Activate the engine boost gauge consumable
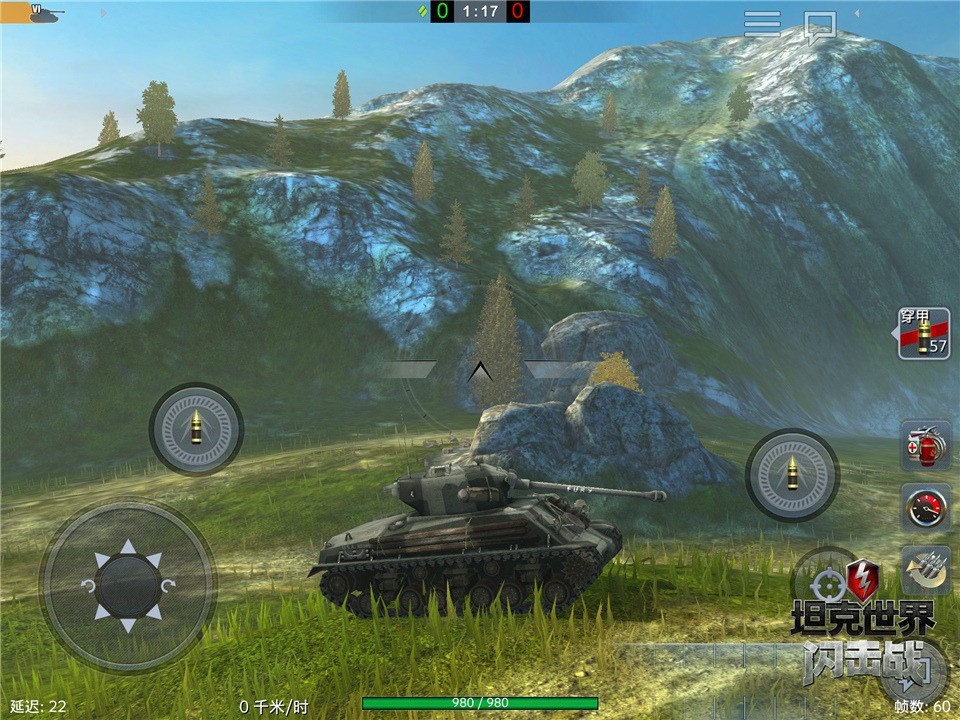 [925, 507]
